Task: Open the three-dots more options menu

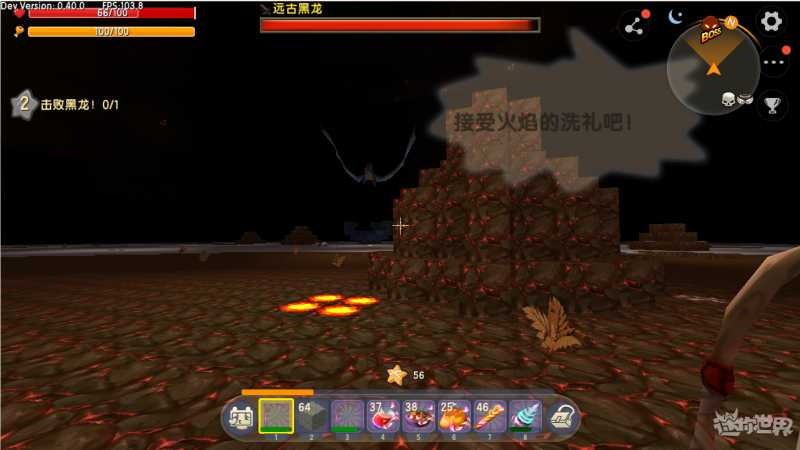Action: click(x=772, y=62)
